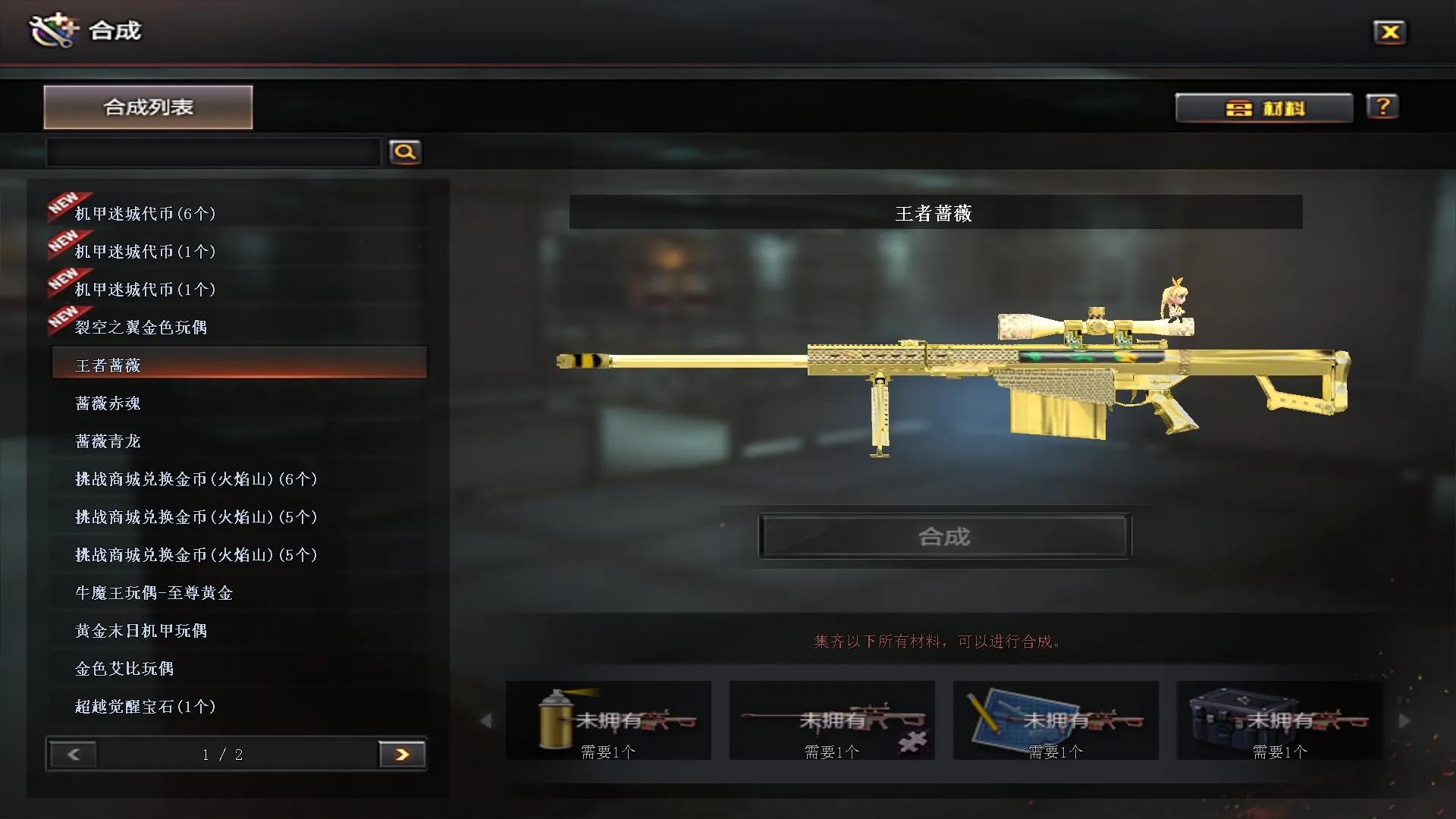Image resolution: width=1456 pixels, height=819 pixels.
Task: Select the gold spray paint material slot
Action: (x=608, y=720)
